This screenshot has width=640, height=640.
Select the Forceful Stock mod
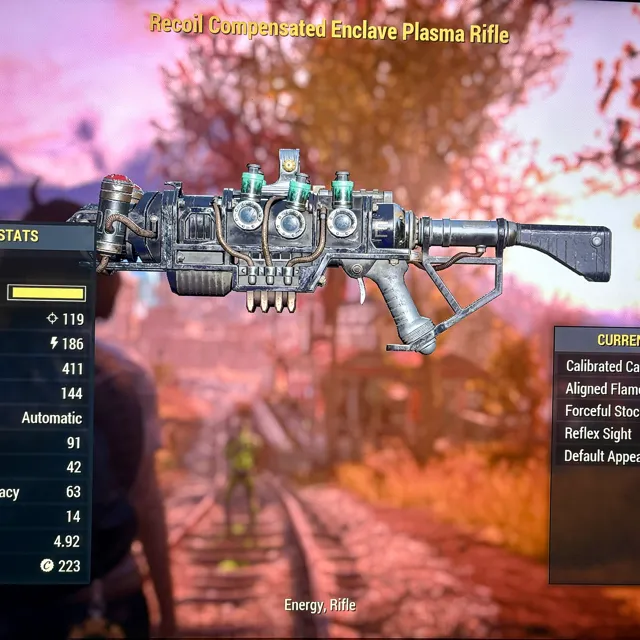pos(602,411)
